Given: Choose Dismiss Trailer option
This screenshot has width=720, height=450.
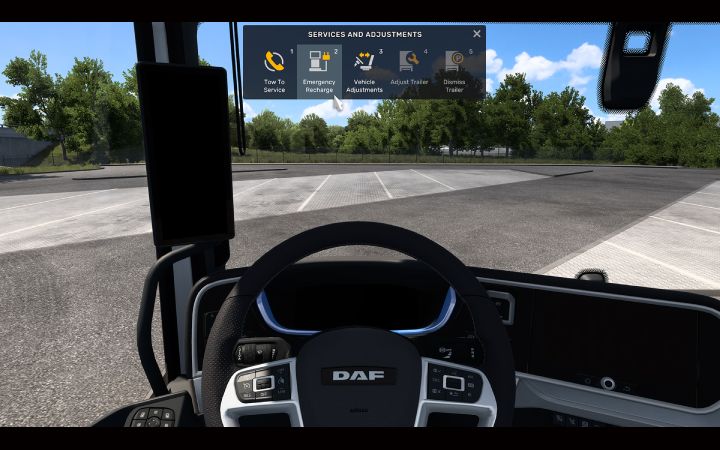Looking at the screenshot, I should (x=454, y=70).
